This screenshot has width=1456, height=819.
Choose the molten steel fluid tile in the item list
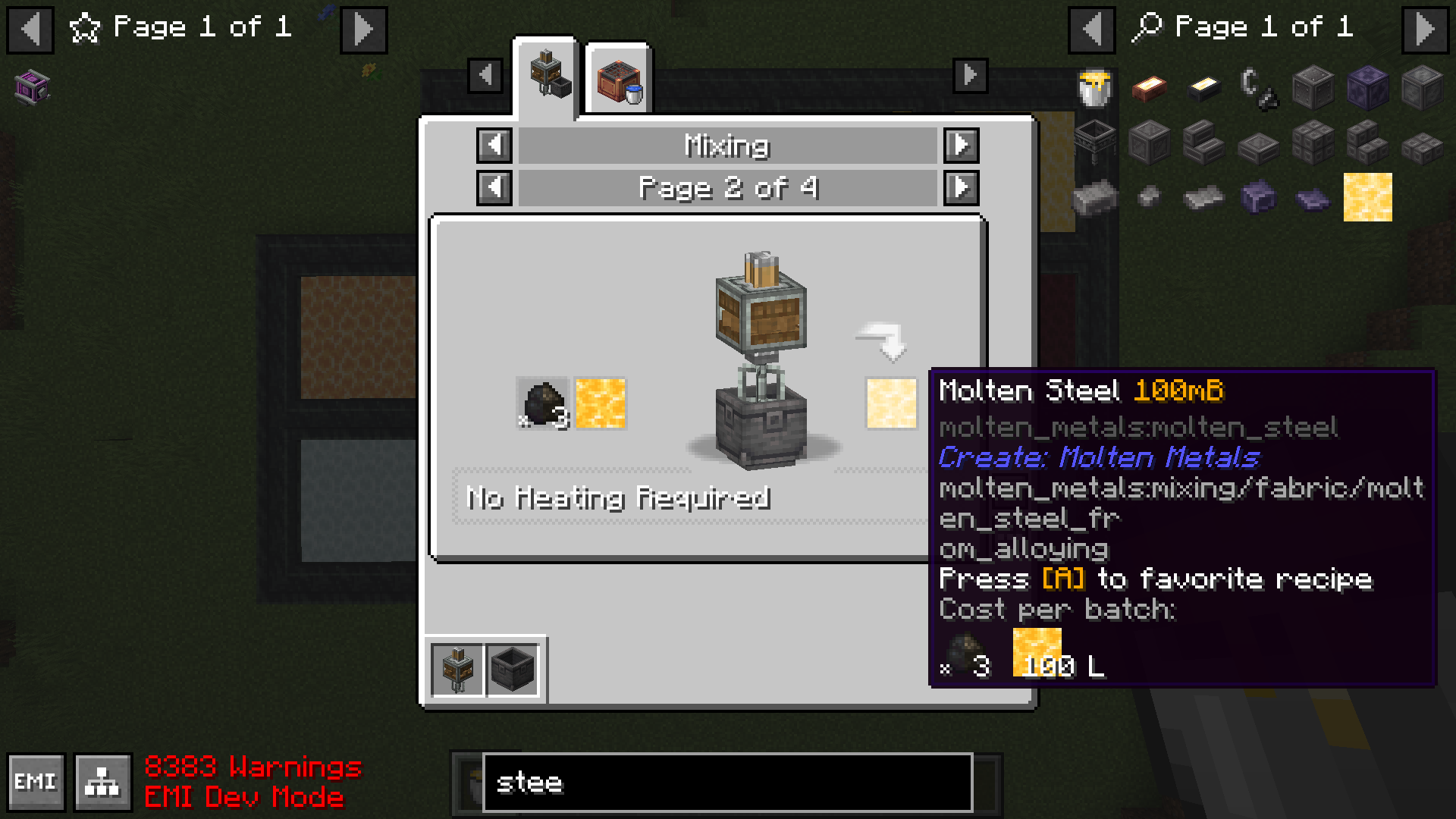click(1367, 197)
